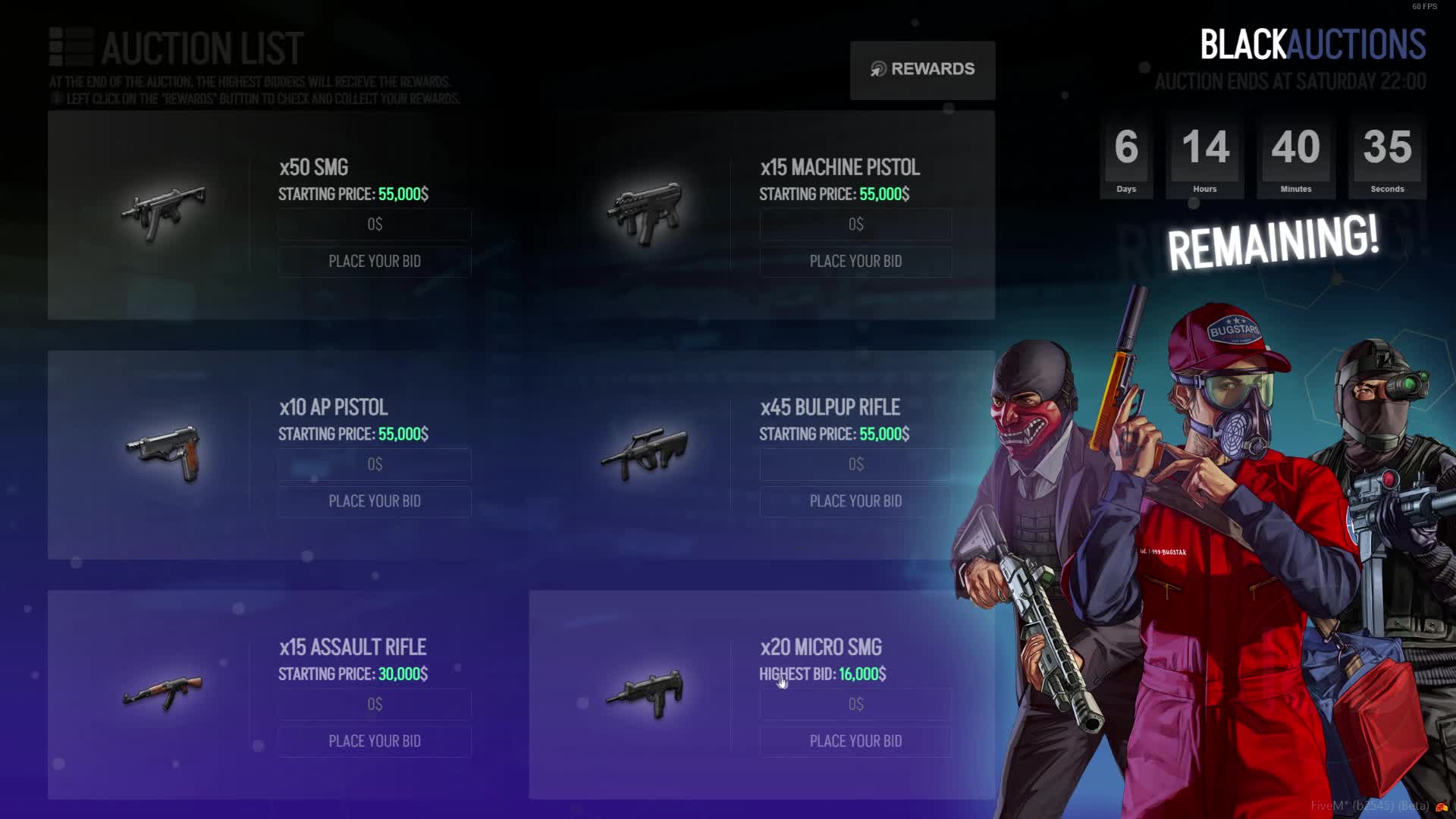Image resolution: width=1456 pixels, height=819 pixels.
Task: Enter a bid amount for Machine Pistol
Action: pos(855,224)
